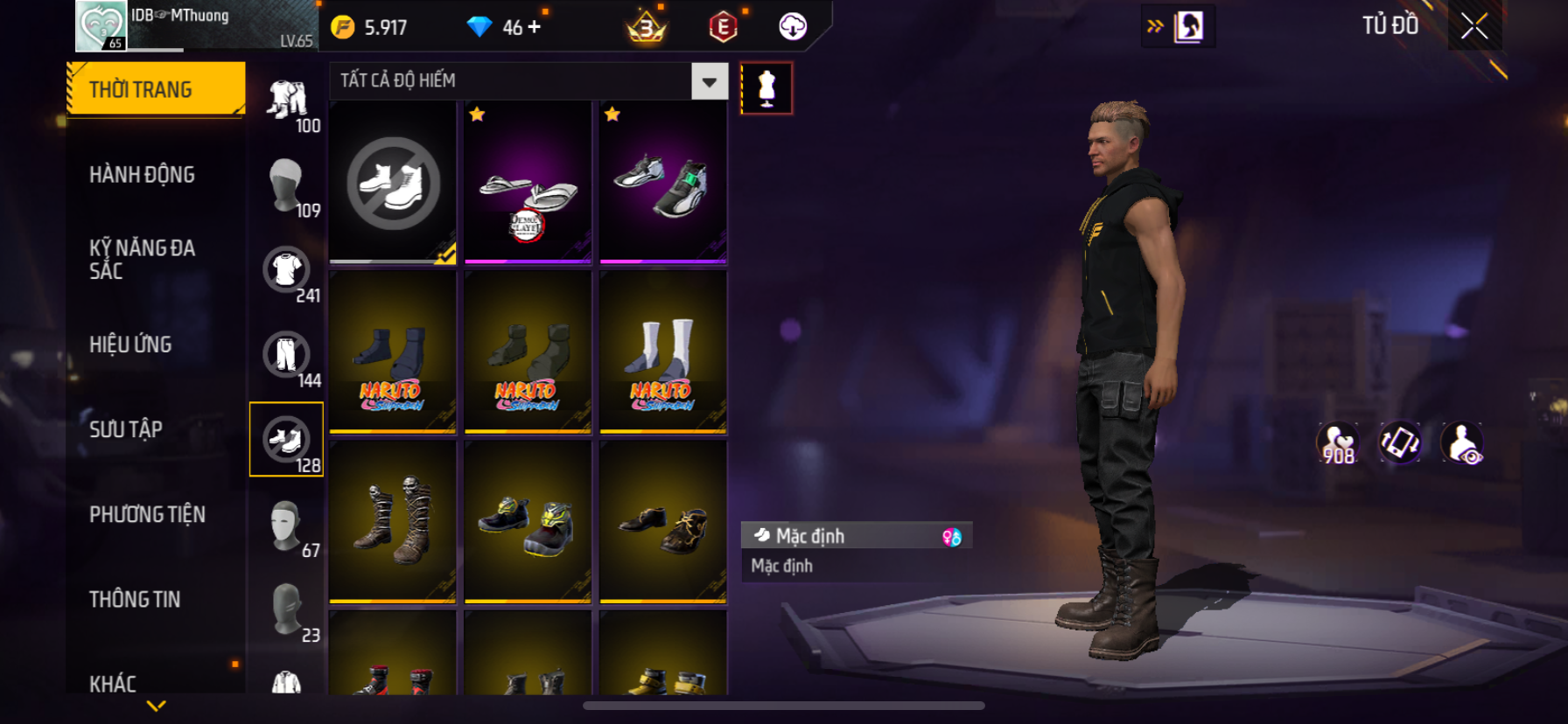This screenshot has width=1568, height=724.
Task: Open the Tất Cả Độ Hiếm rarity dropdown
Action: click(x=709, y=81)
